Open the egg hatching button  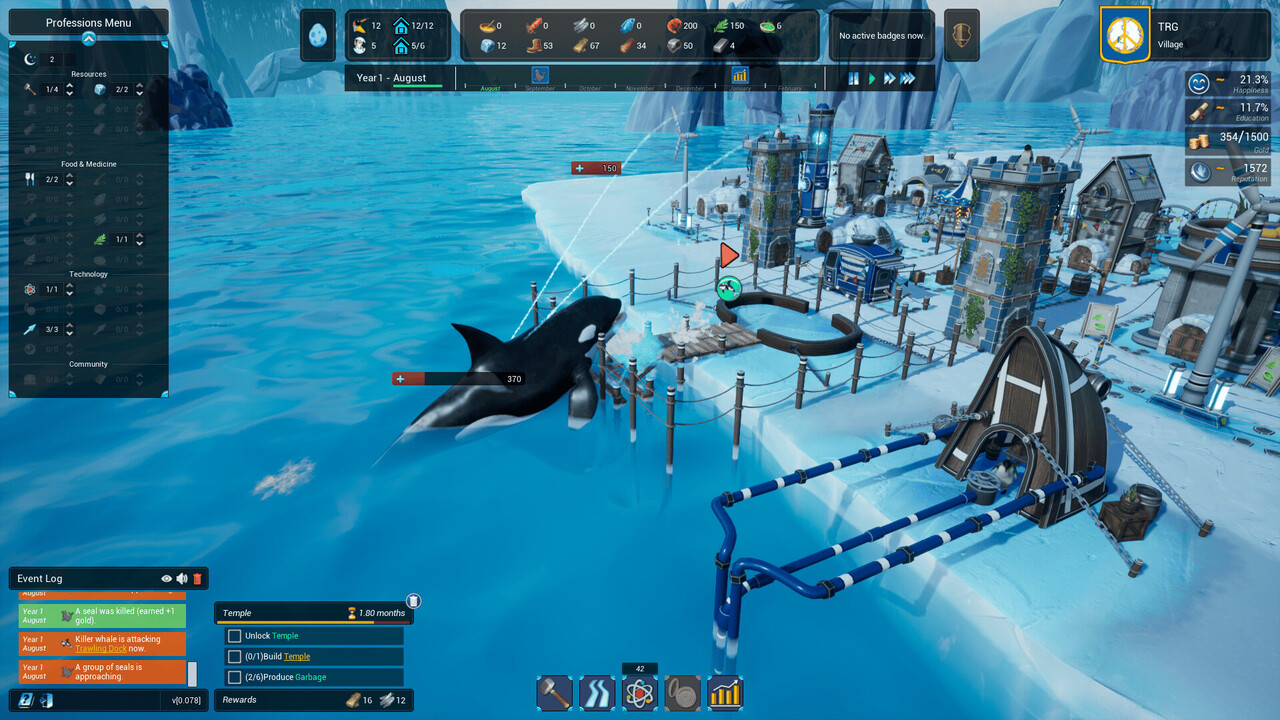tap(317, 35)
